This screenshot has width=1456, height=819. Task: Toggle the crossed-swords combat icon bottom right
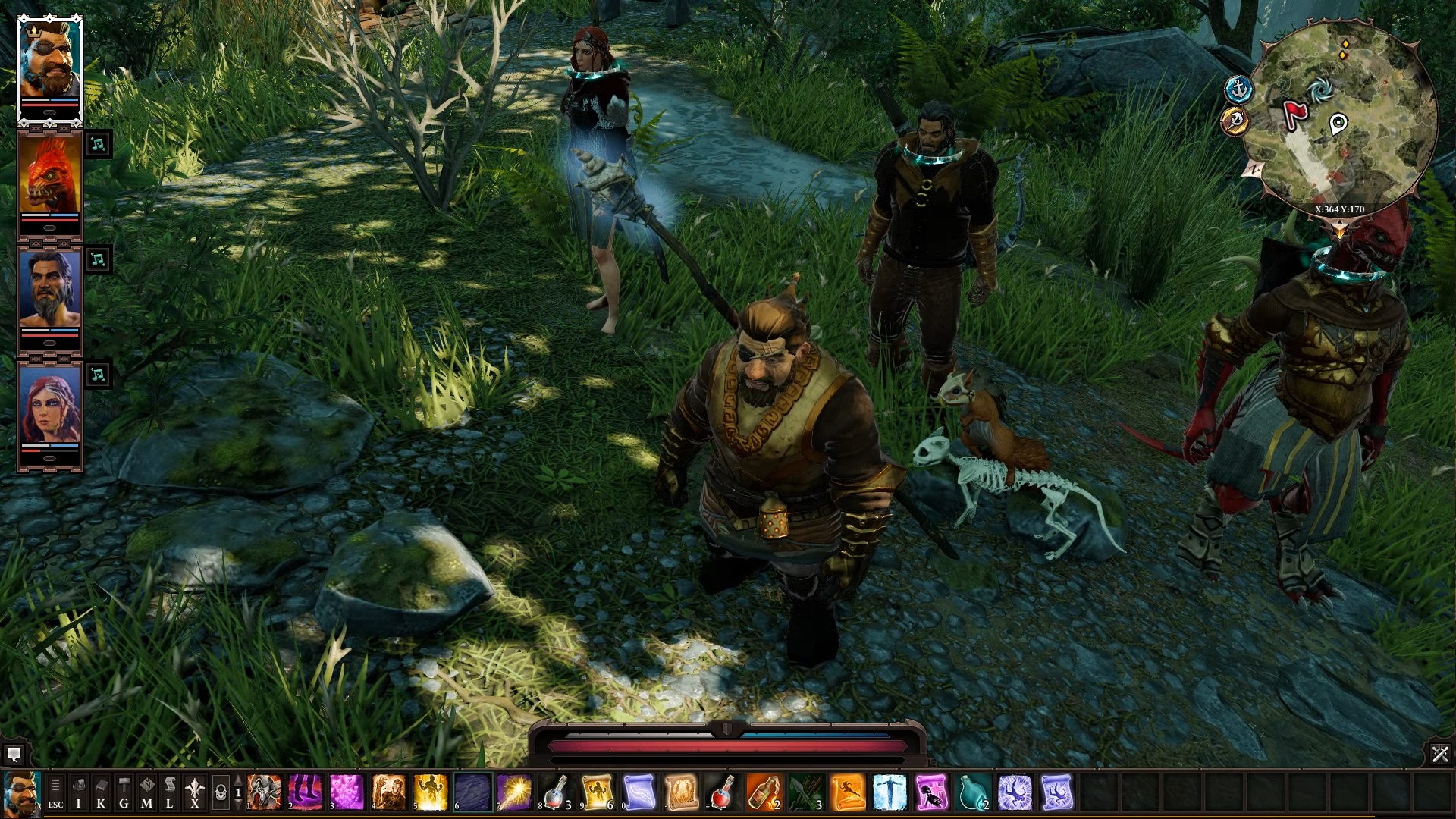coord(1439,755)
